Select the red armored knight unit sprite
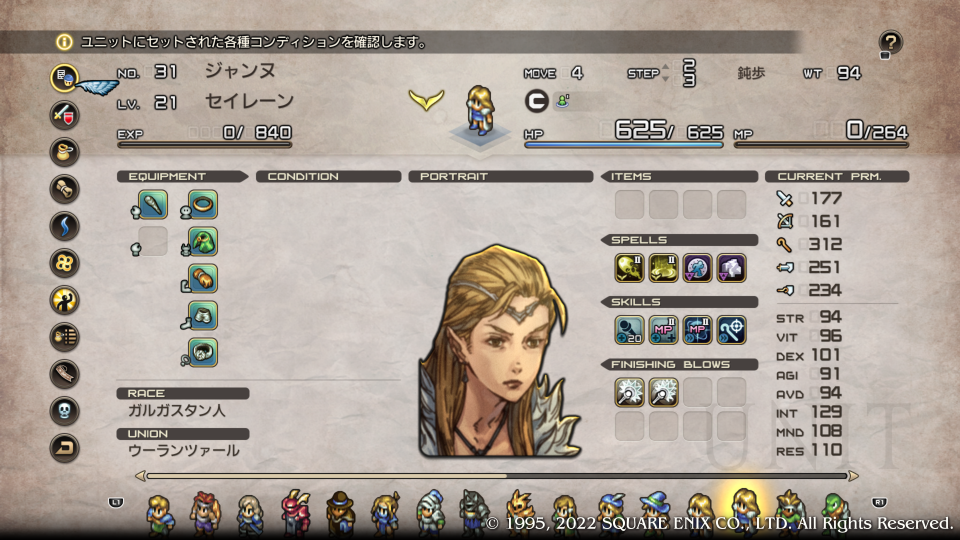Screen dimensions: 960x540 tap(296, 511)
